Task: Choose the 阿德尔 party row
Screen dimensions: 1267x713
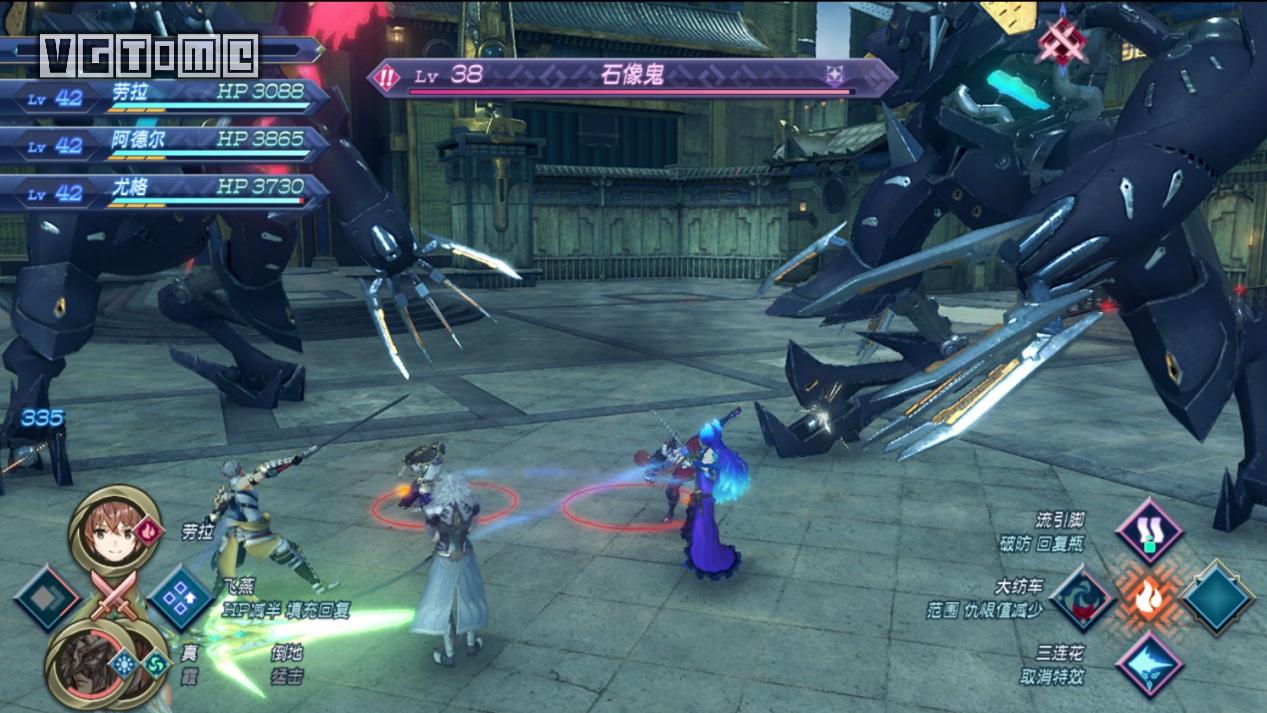Action: pyautogui.click(x=165, y=144)
